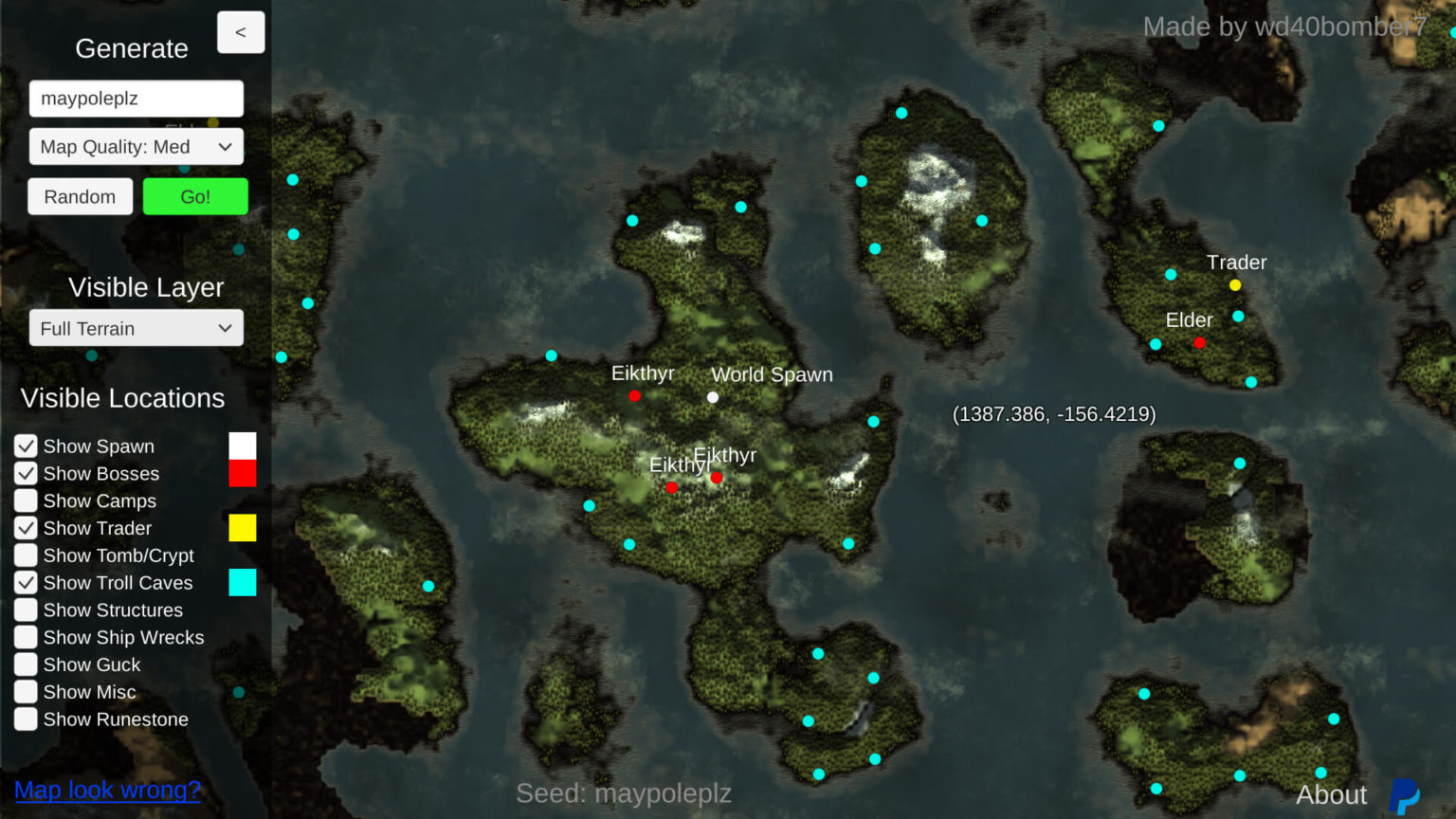This screenshot has height=819, width=1456.
Task: Open the Map look wrong? link
Action: click(106, 790)
